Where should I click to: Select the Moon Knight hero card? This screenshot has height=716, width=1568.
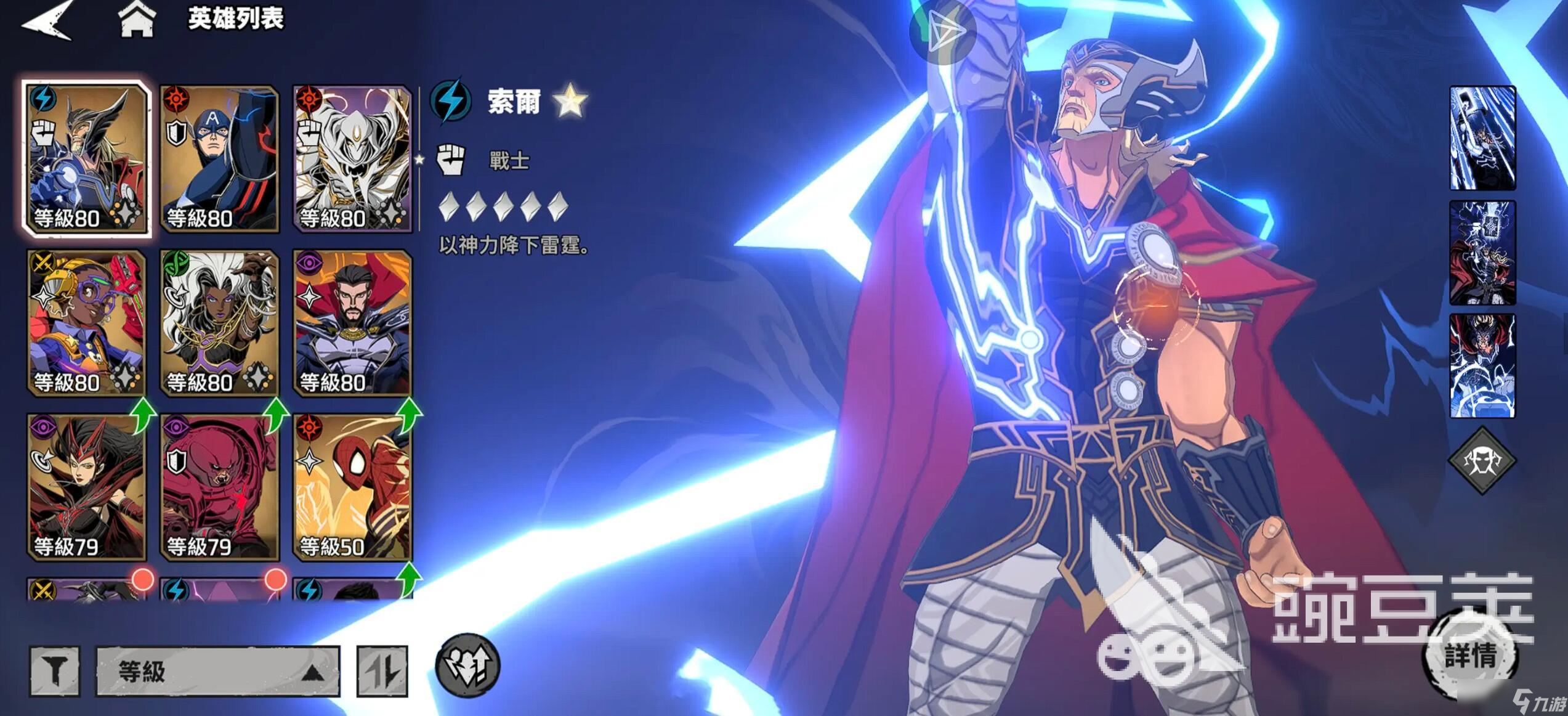coord(352,158)
